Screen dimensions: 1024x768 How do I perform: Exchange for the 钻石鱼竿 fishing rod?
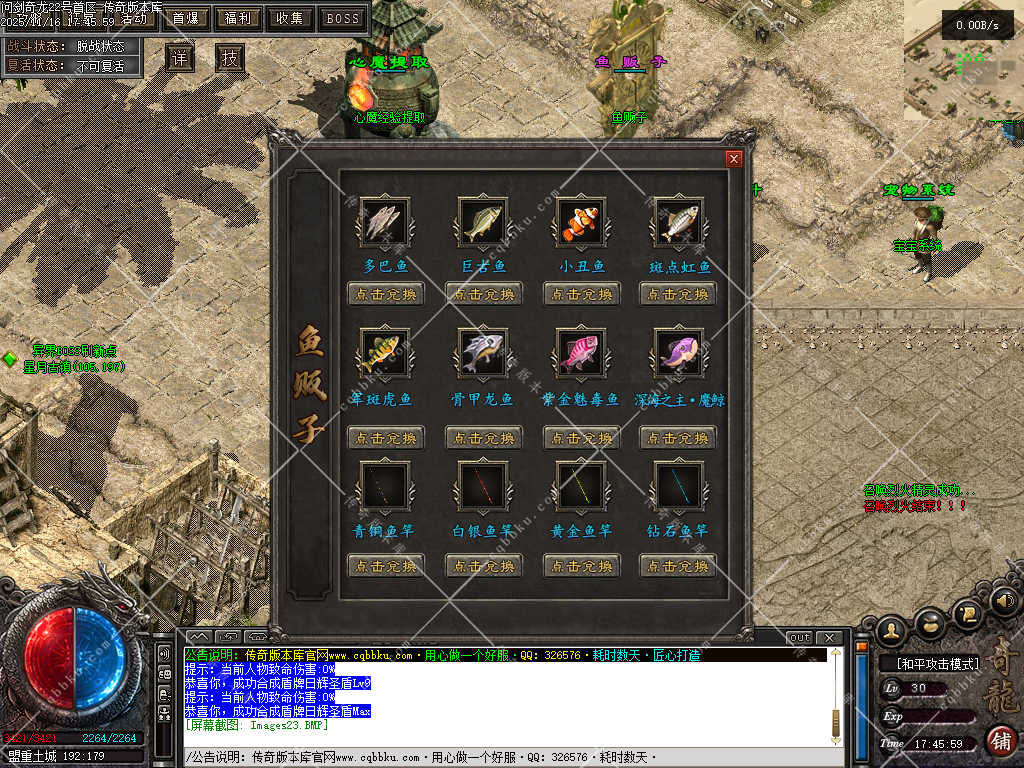coord(678,566)
